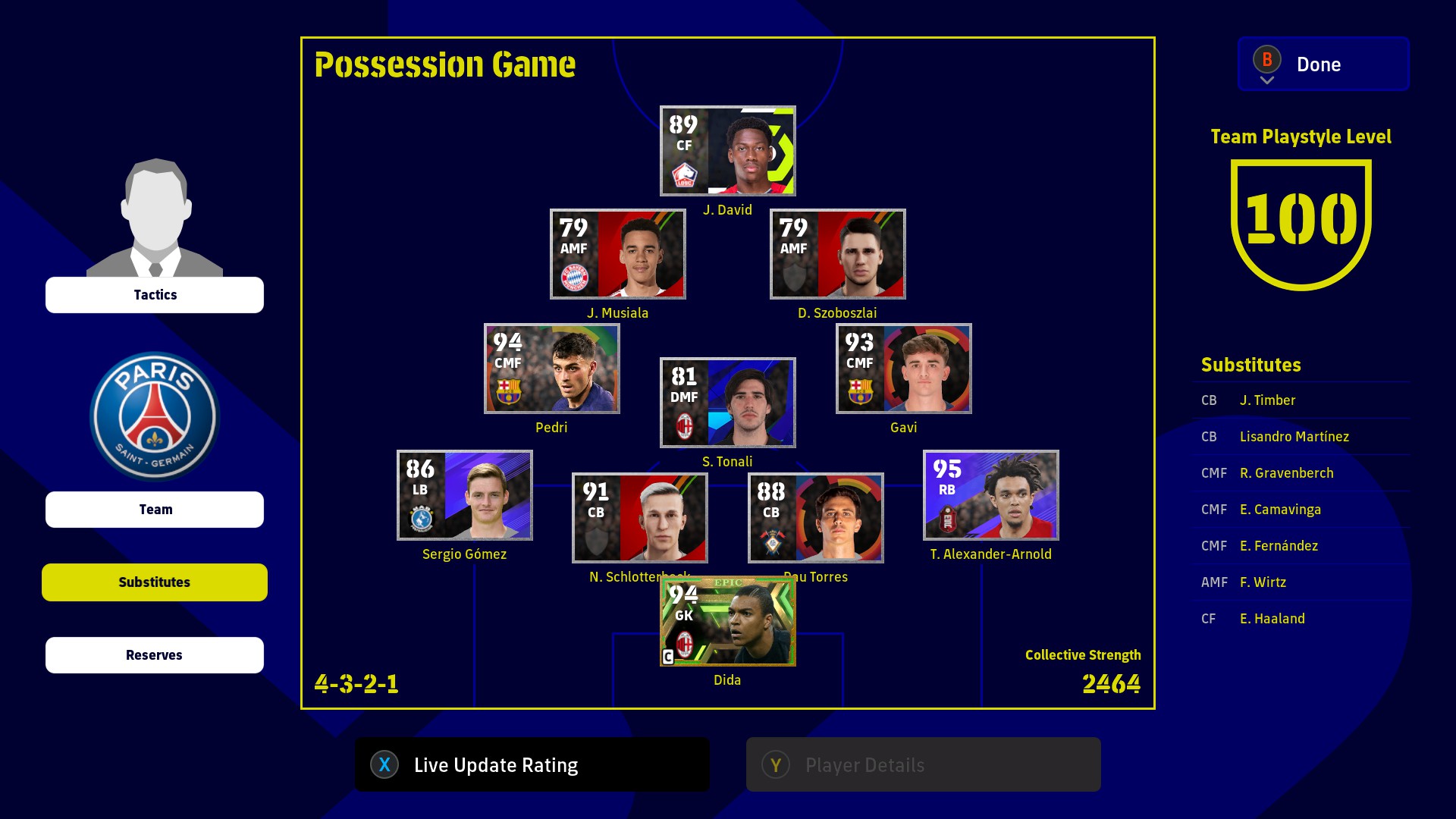
Task: Select Sergio Gómez's LB card
Action: [464, 495]
